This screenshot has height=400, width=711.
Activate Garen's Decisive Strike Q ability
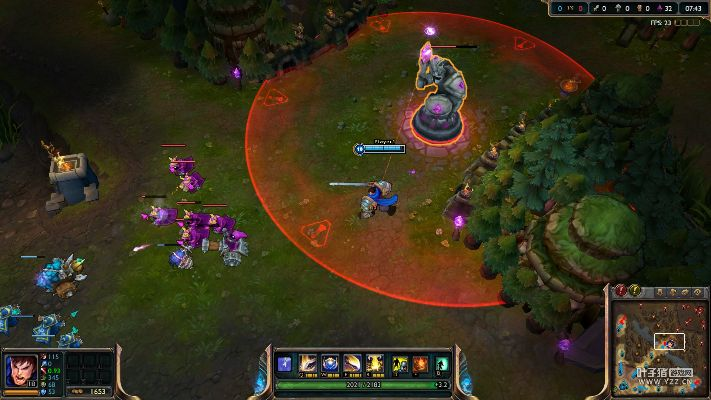tap(307, 363)
